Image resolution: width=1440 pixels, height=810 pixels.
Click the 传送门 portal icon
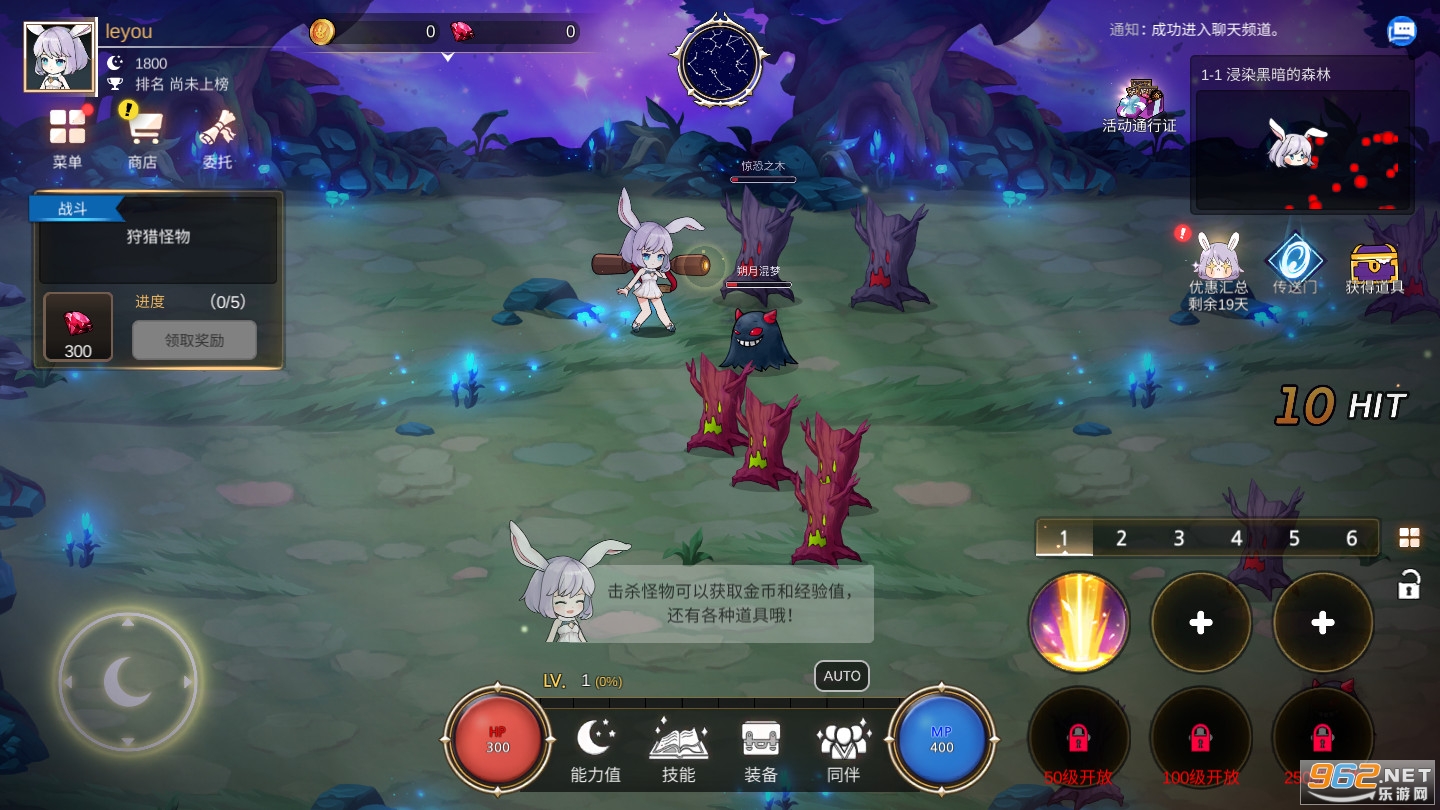coord(1294,262)
